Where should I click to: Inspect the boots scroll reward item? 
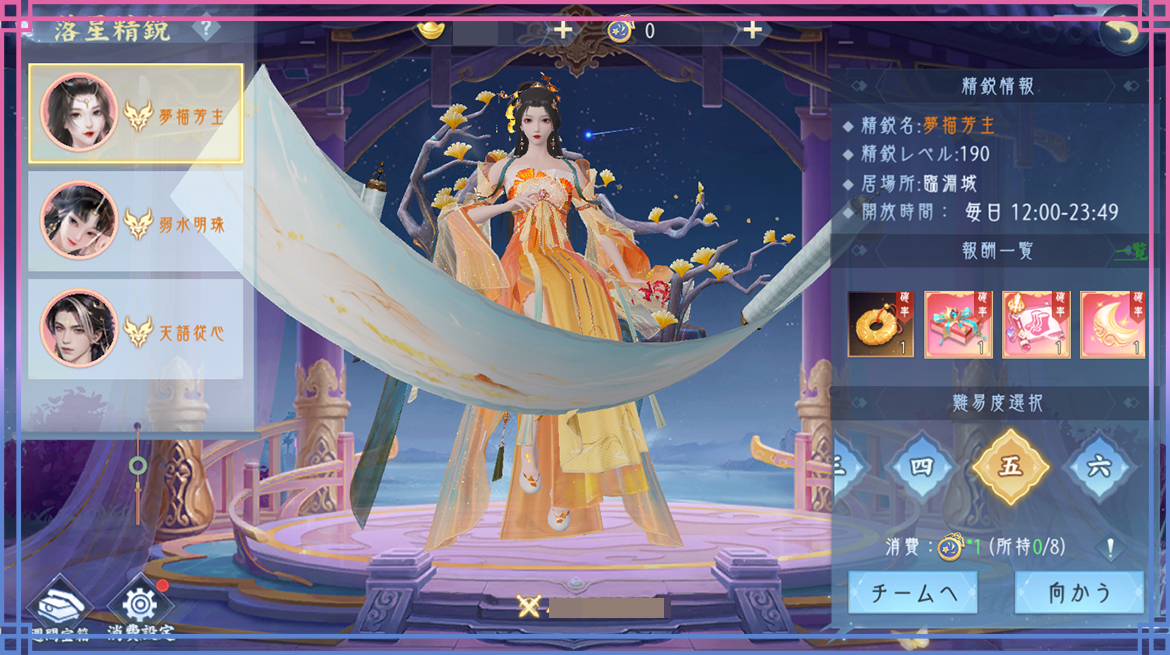click(1035, 324)
